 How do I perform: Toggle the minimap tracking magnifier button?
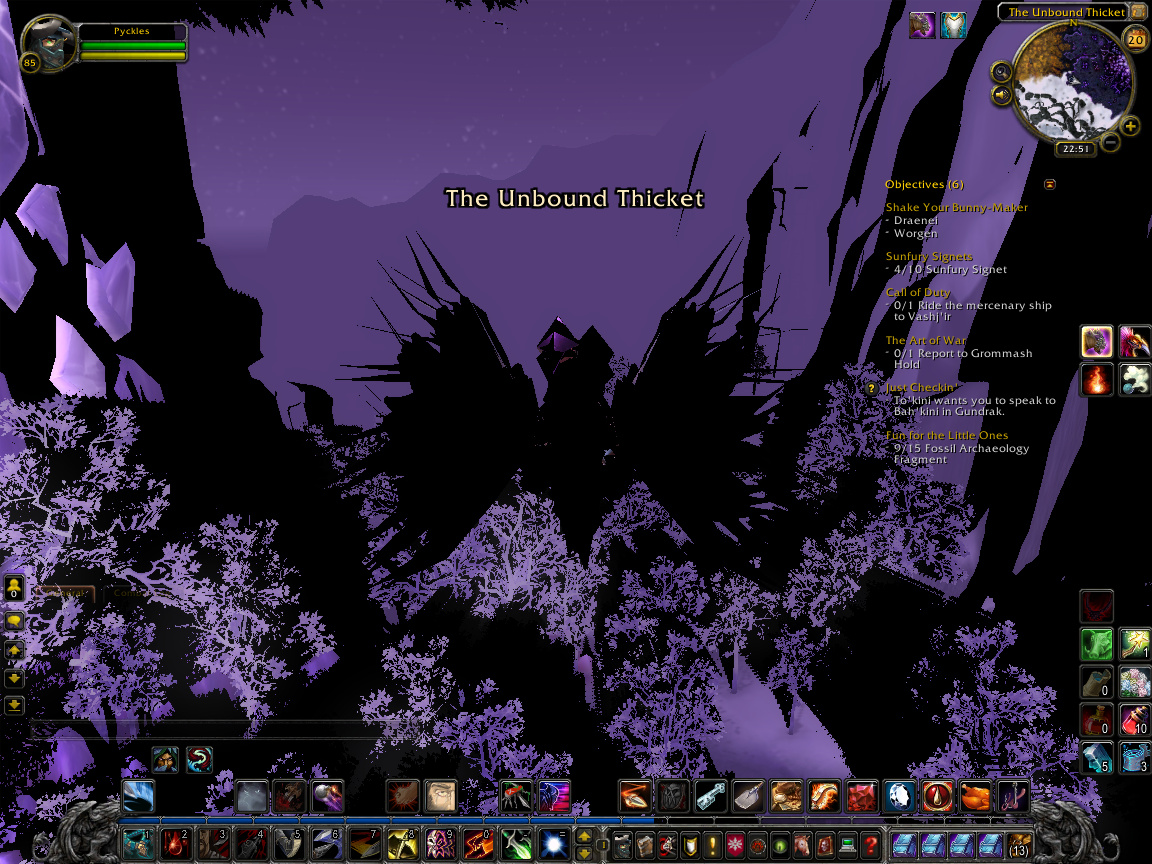(x=1001, y=71)
